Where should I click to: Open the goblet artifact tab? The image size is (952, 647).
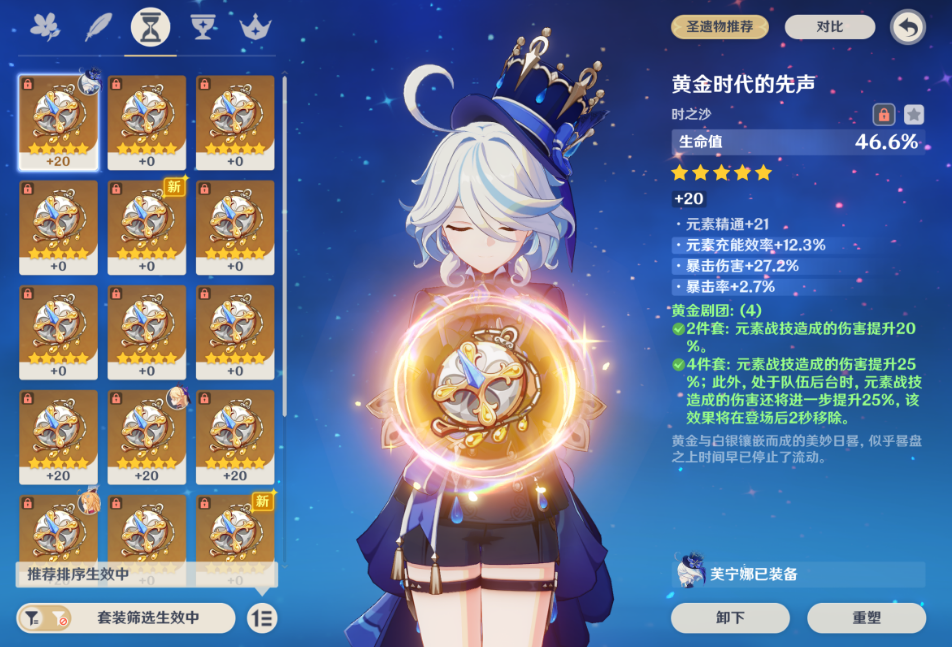(x=203, y=27)
